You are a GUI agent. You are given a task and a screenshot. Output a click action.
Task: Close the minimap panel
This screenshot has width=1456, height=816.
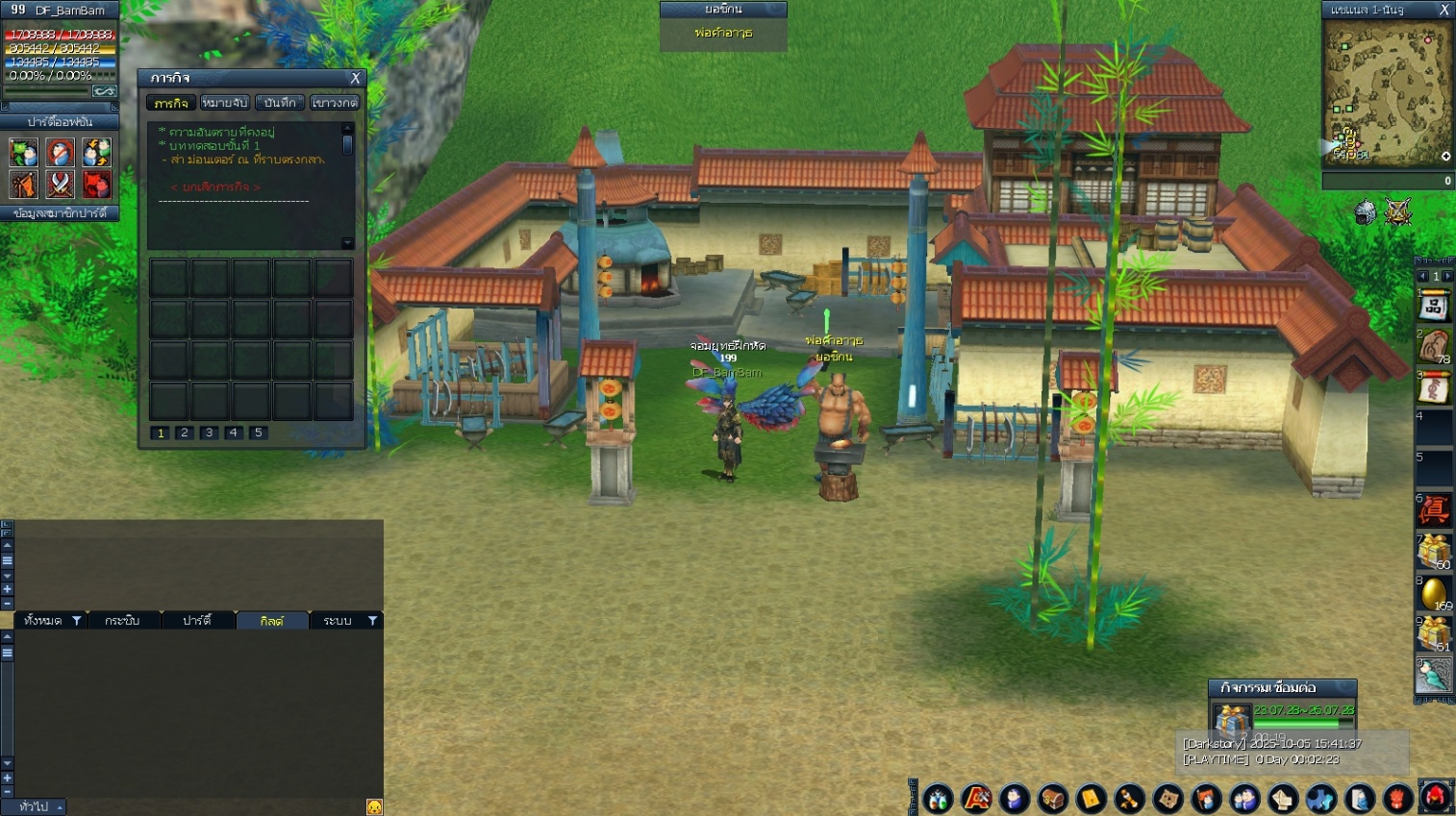[x=1443, y=10]
